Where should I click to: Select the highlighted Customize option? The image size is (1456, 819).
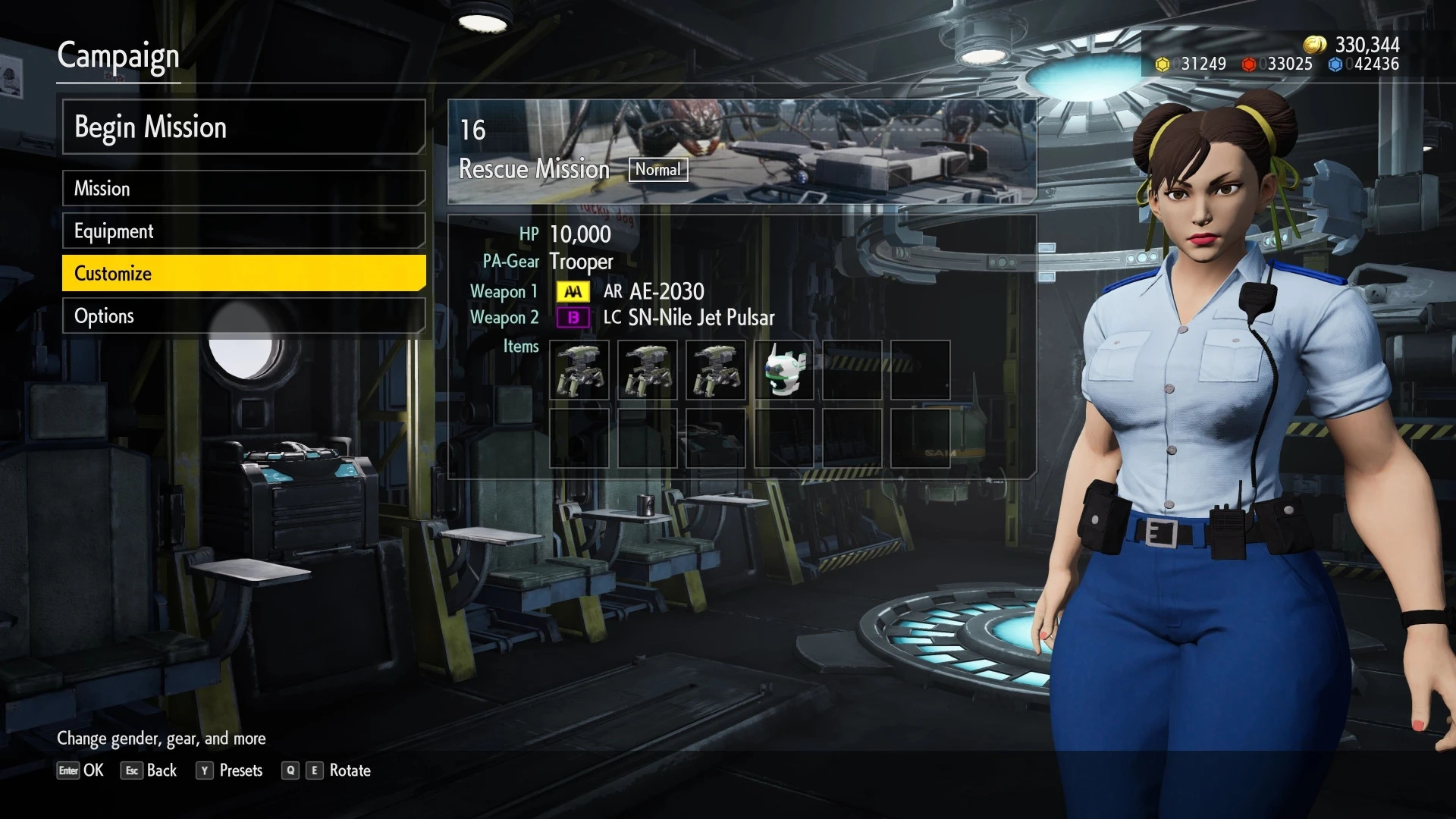243,273
